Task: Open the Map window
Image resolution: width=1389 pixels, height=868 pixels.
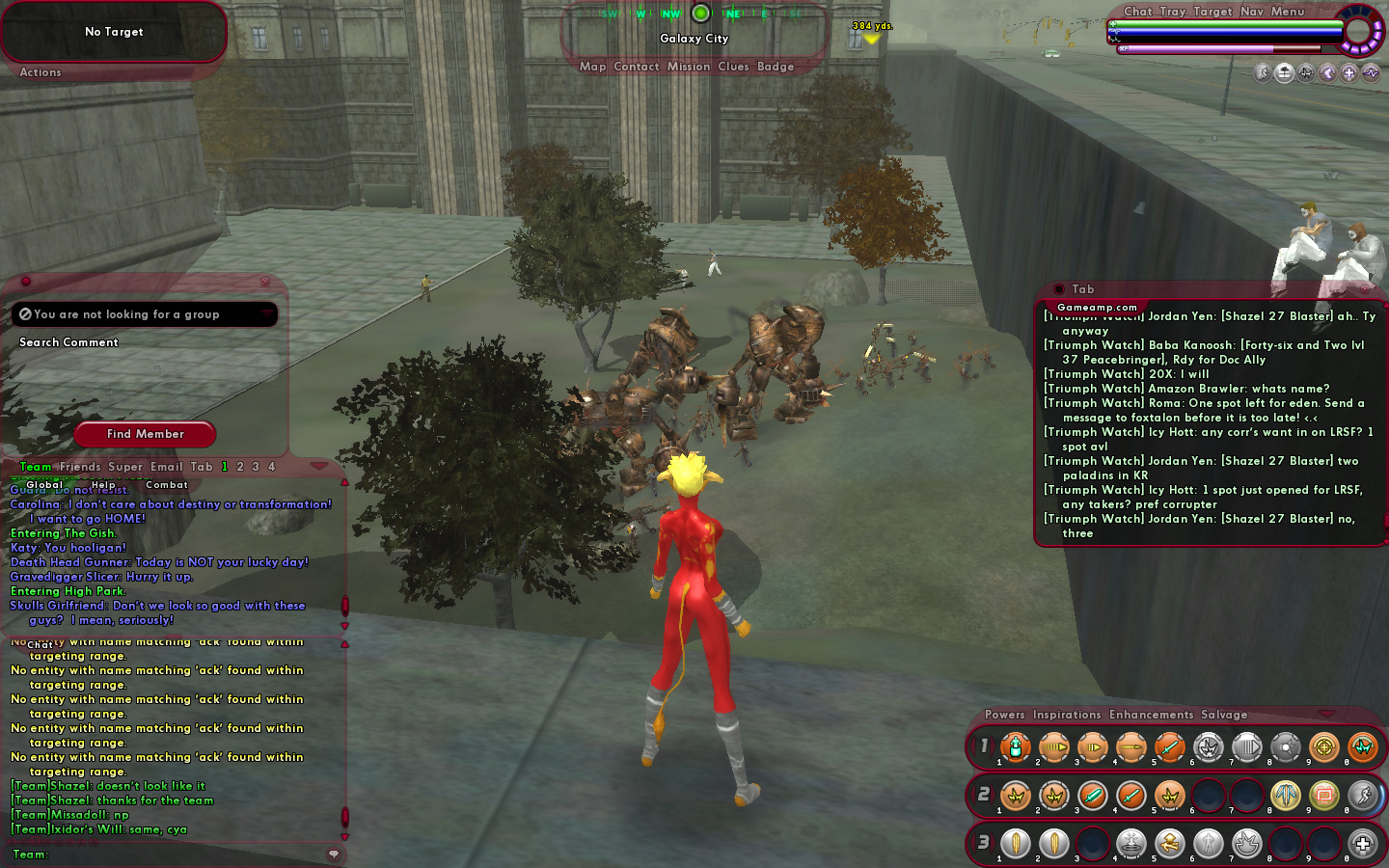Action: (x=592, y=67)
